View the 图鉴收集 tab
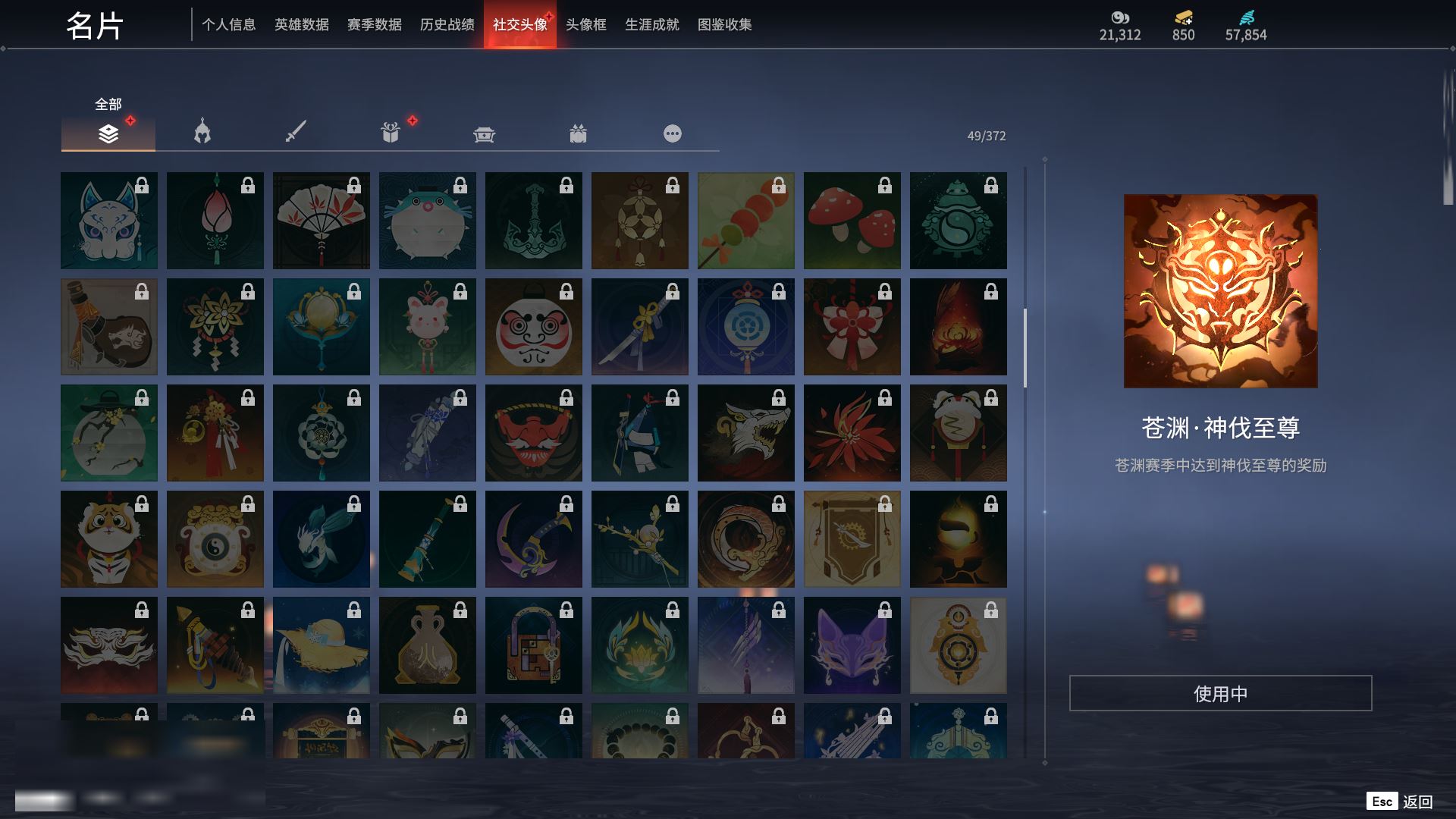1456x819 pixels. pos(724,25)
